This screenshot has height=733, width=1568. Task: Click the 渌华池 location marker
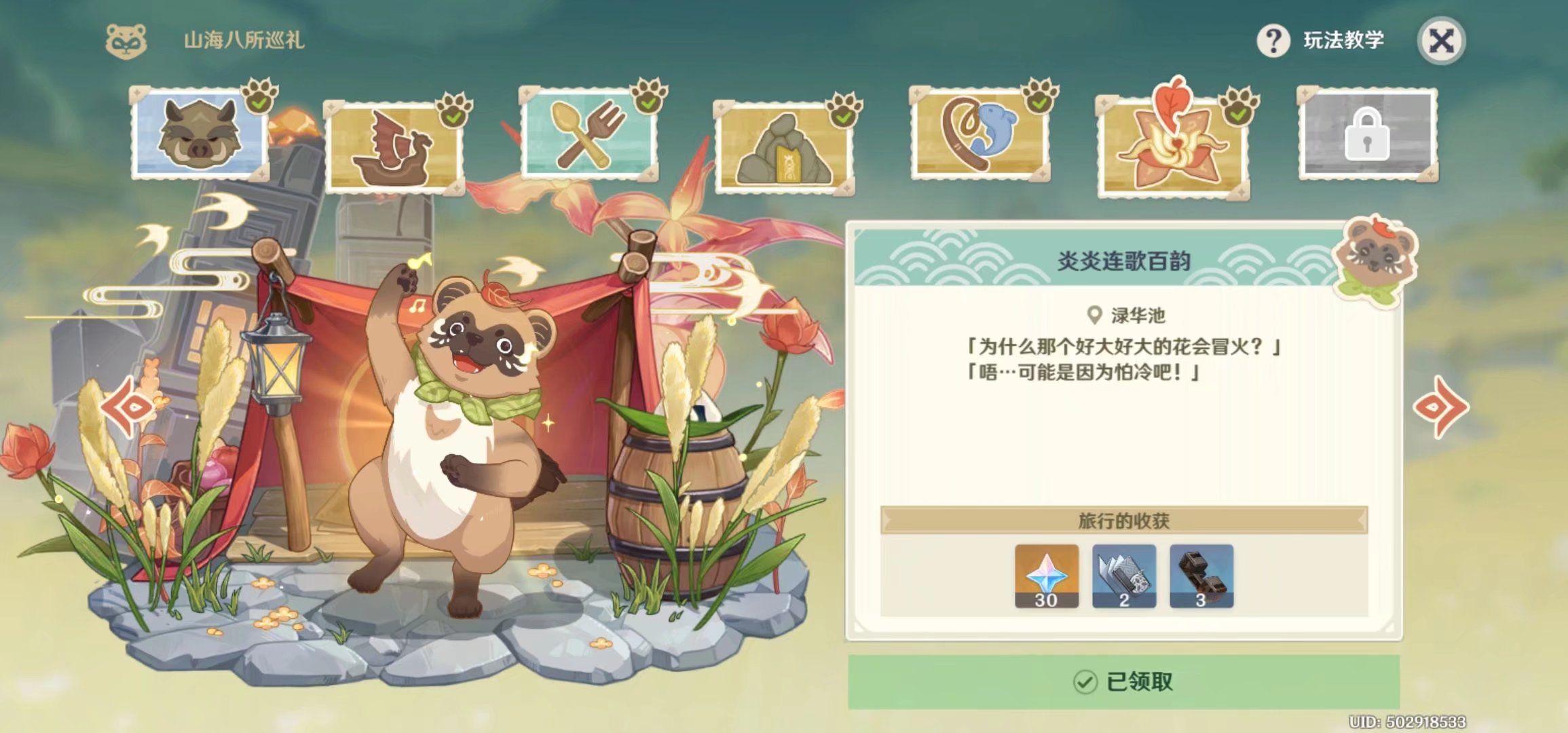(1094, 315)
